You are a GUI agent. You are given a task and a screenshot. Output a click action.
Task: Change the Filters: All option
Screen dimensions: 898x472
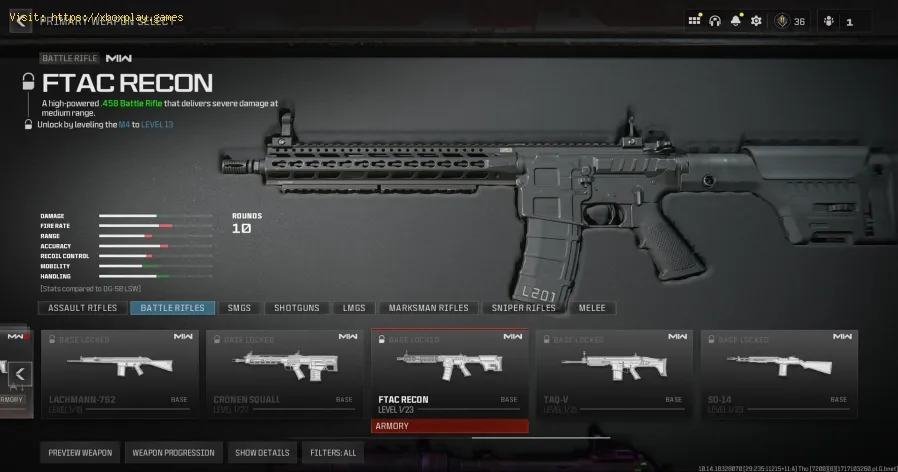coord(333,453)
